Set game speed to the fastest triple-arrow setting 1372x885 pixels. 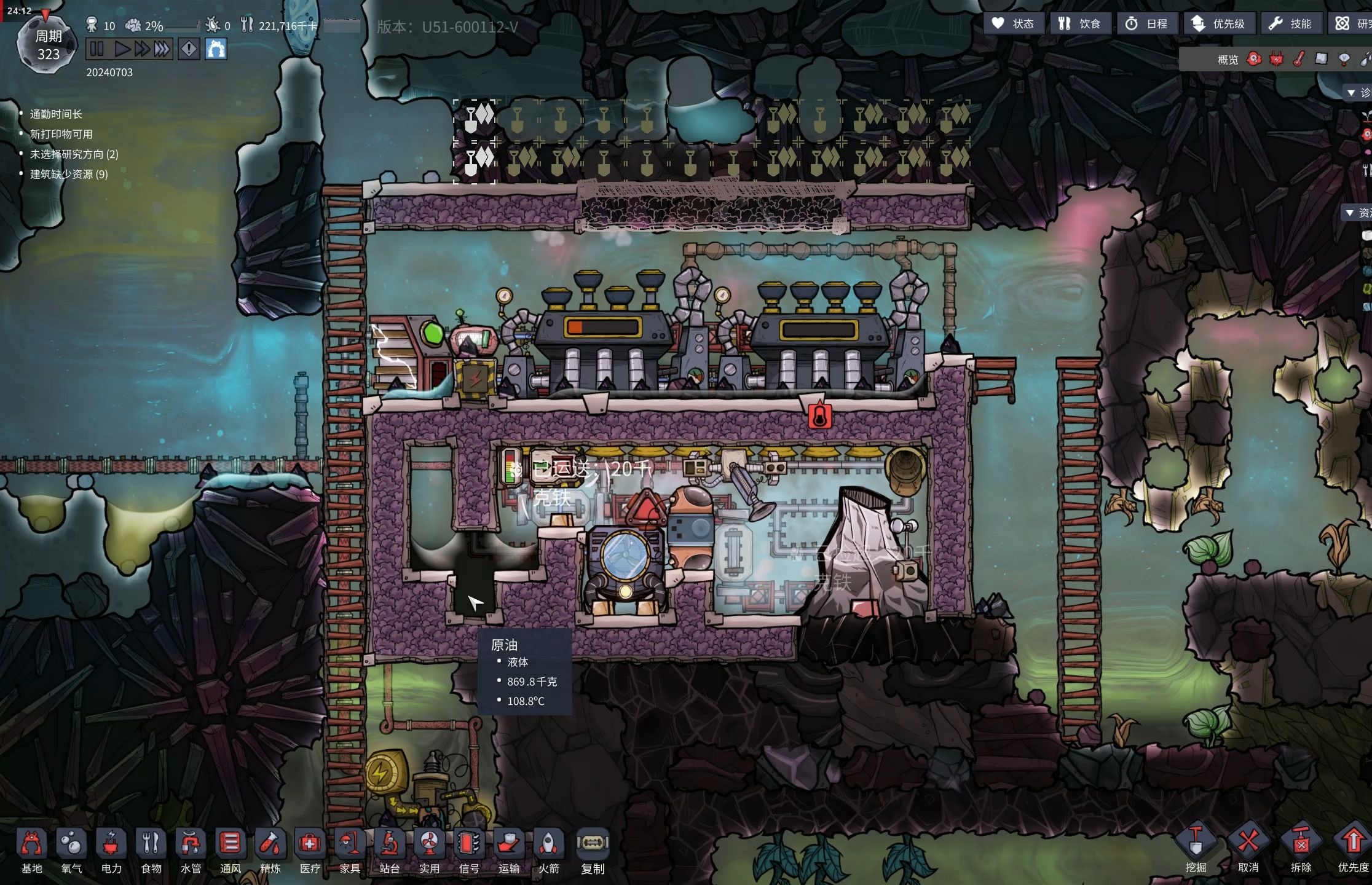162,49
